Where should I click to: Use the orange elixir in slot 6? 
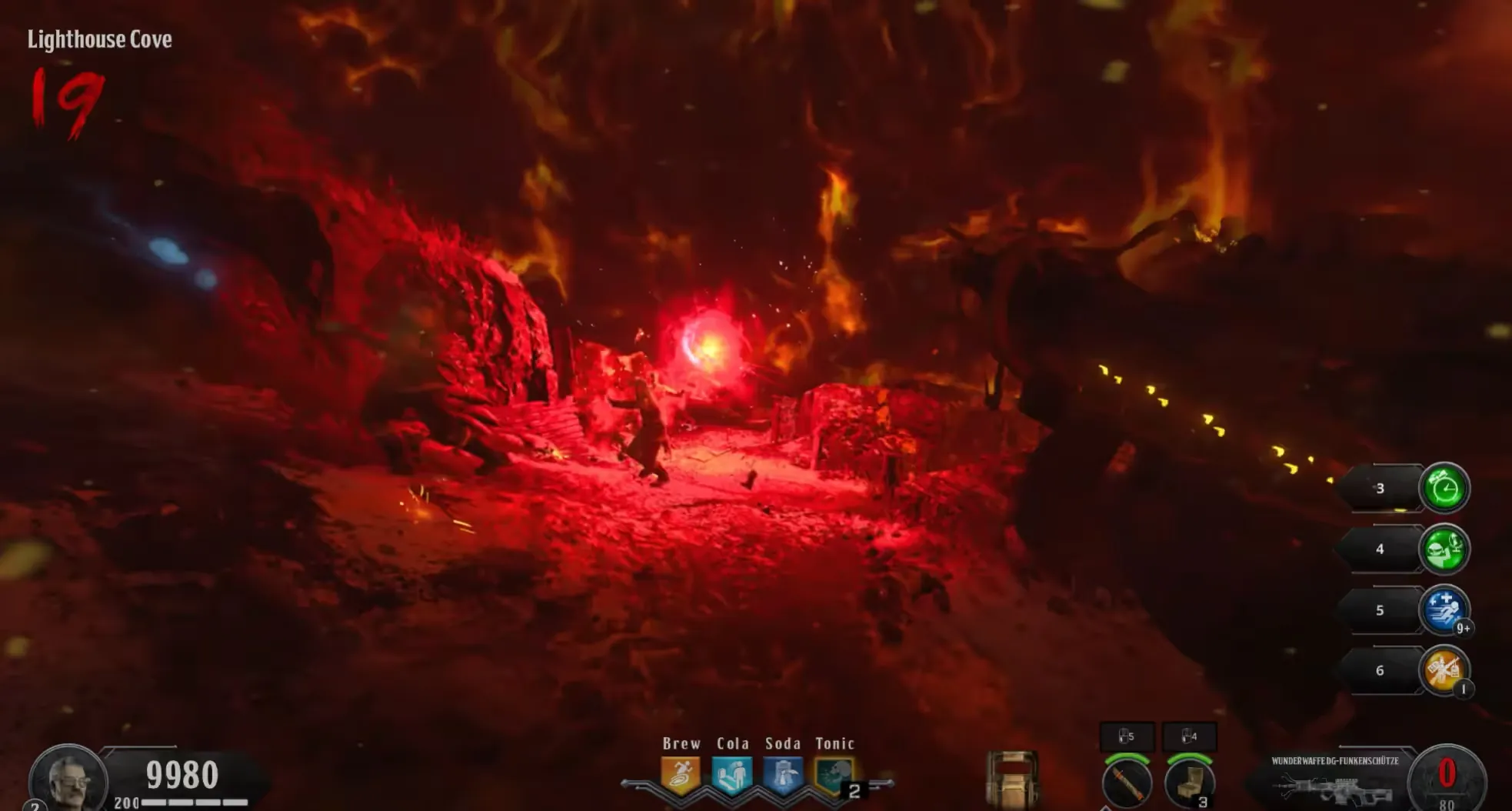[1444, 670]
